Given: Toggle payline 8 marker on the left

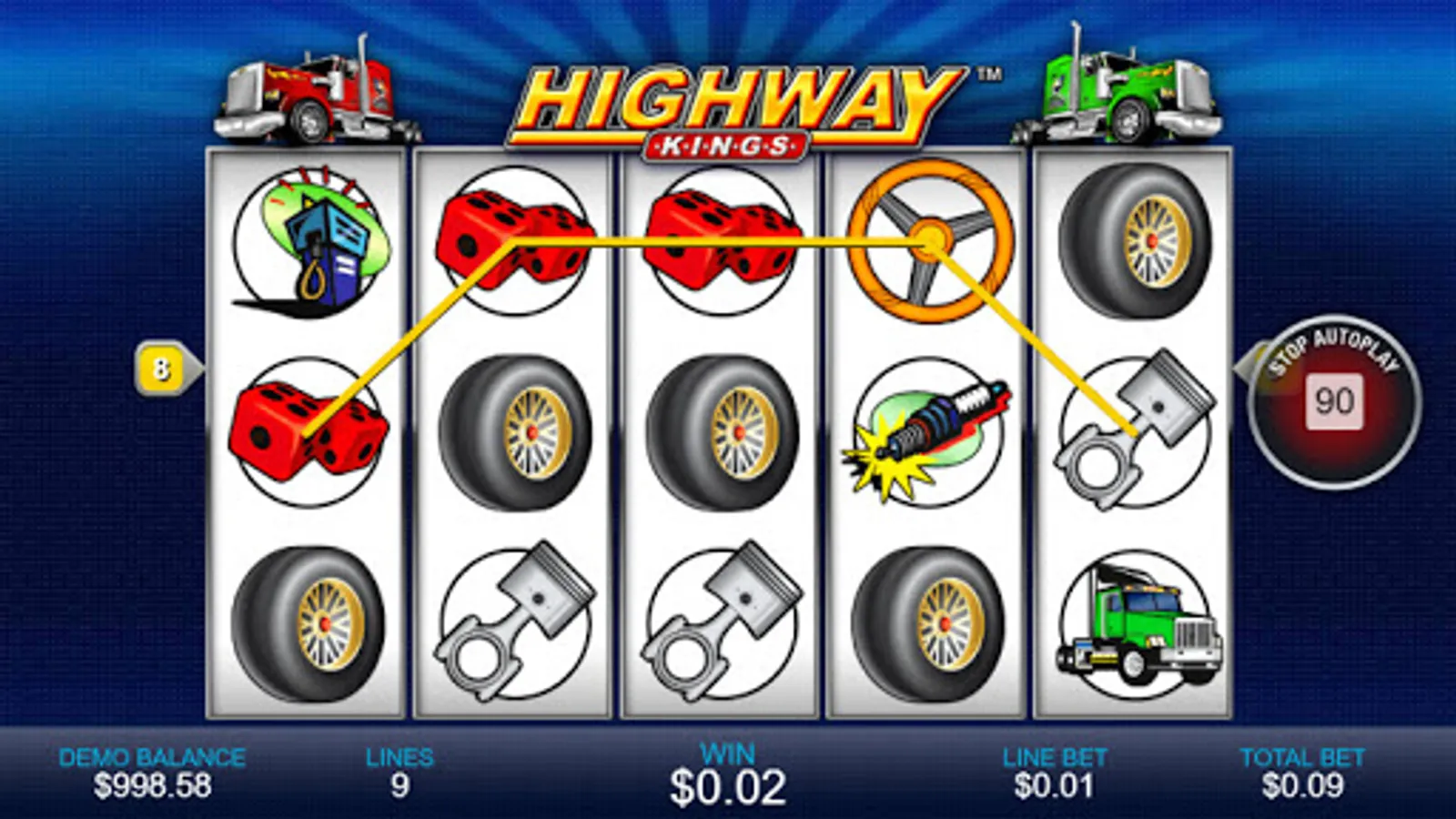Looking at the screenshot, I should point(162,369).
